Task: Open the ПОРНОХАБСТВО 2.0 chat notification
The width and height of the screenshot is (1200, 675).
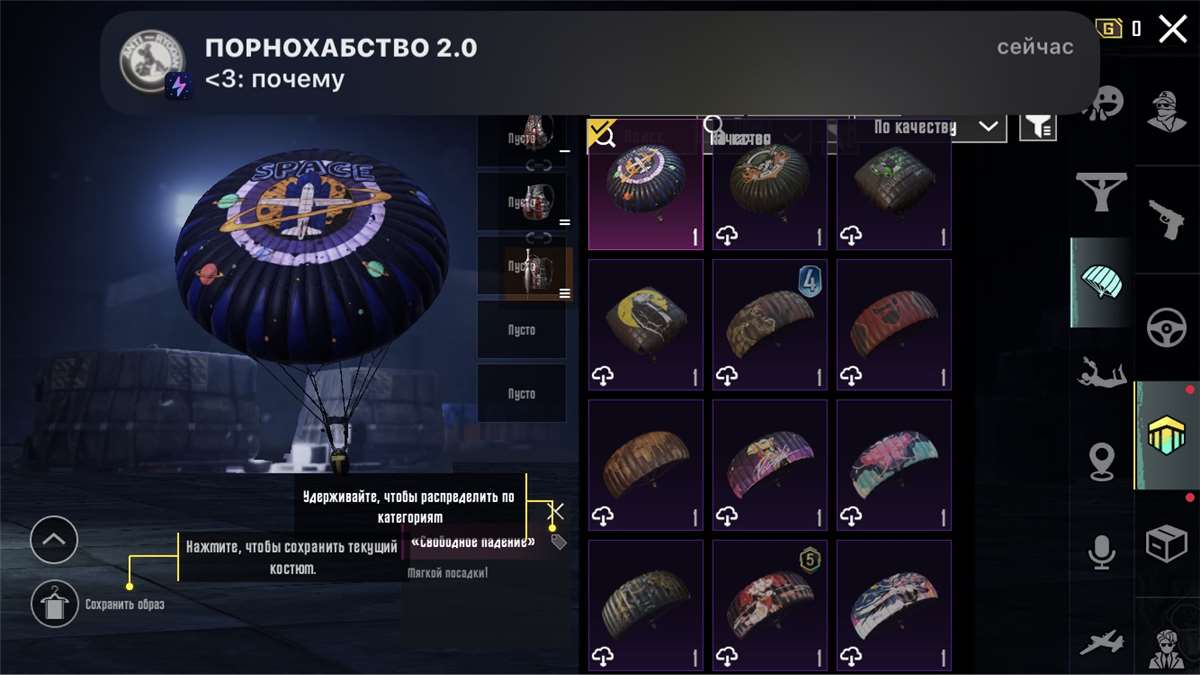Action: pyautogui.click(x=600, y=62)
